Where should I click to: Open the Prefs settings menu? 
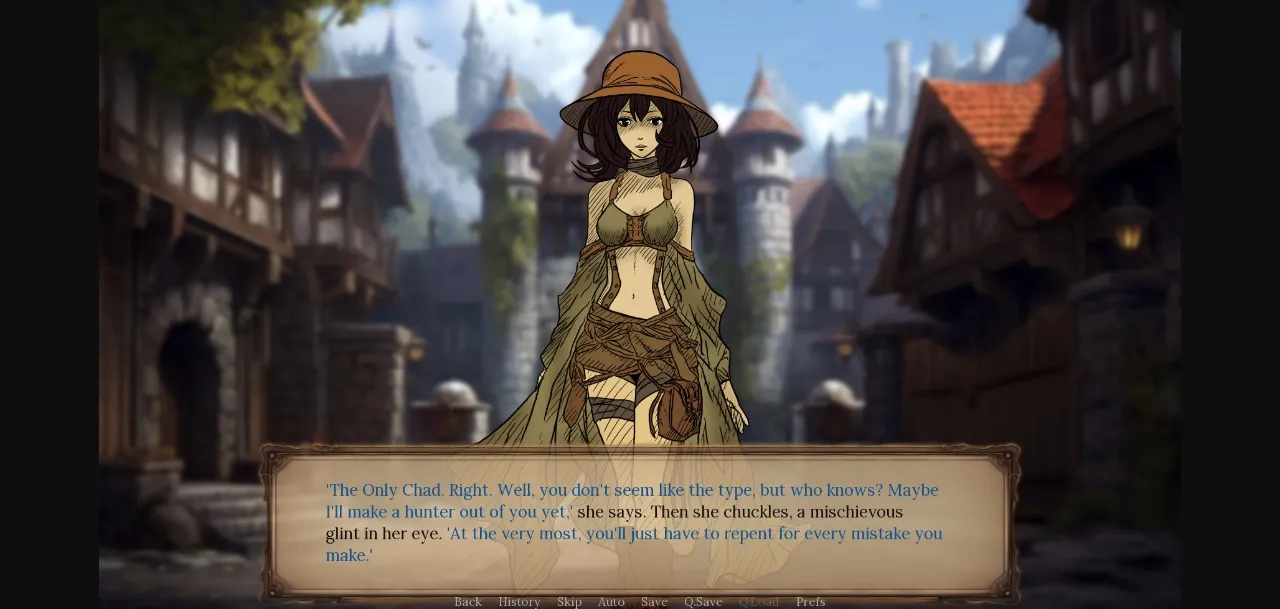[810, 602]
